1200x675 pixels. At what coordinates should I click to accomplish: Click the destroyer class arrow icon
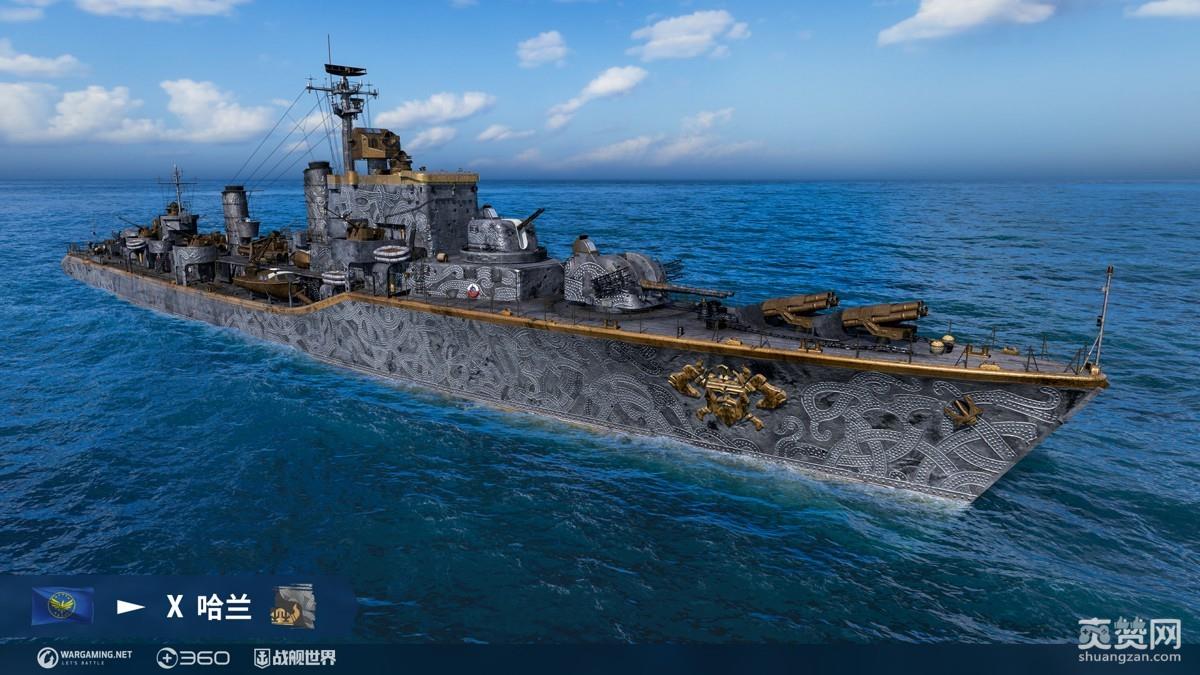130,607
